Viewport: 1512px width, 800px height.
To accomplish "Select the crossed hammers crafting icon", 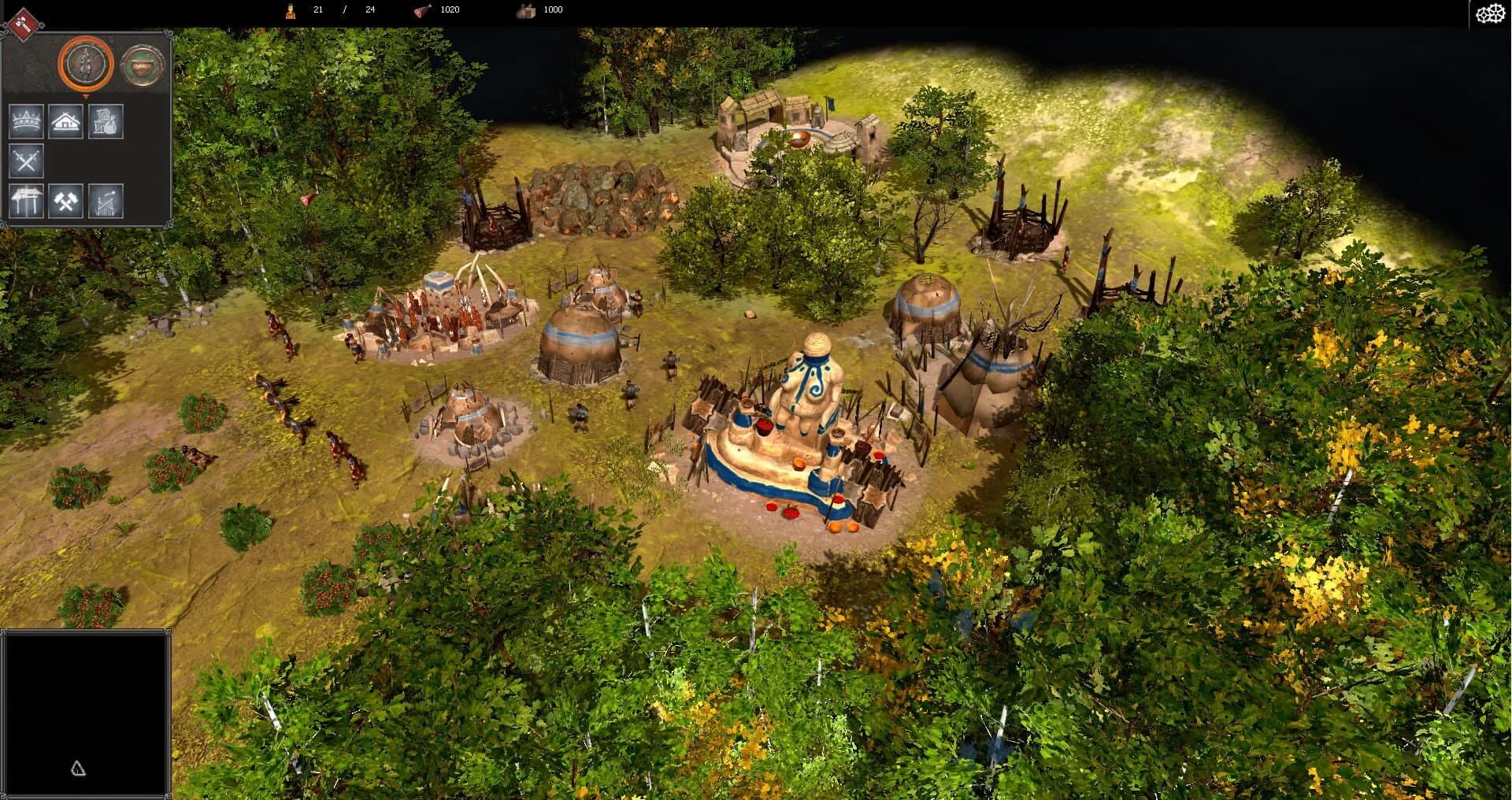I will click(68, 202).
